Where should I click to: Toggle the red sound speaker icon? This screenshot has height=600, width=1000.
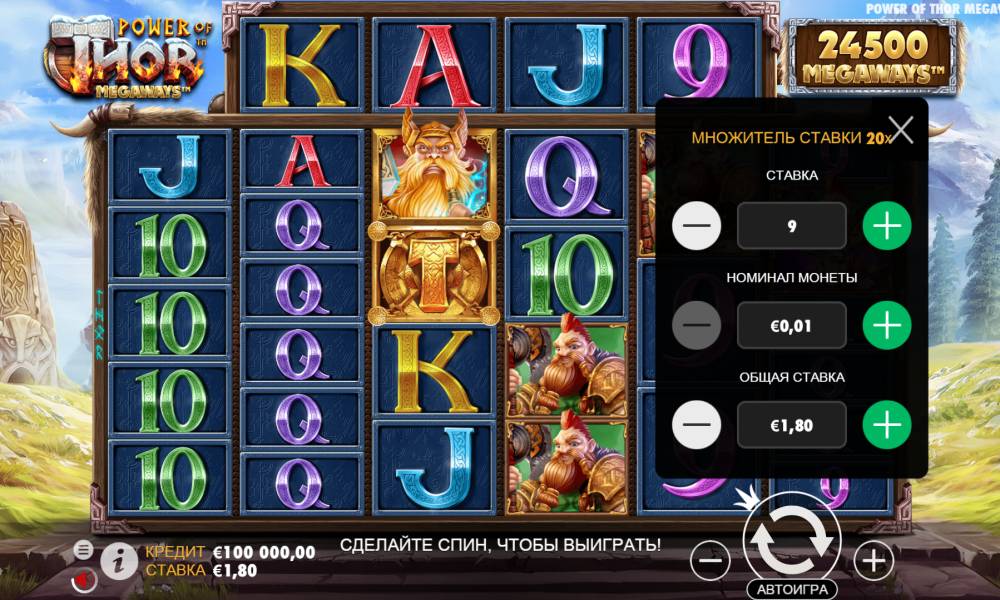coord(84,578)
